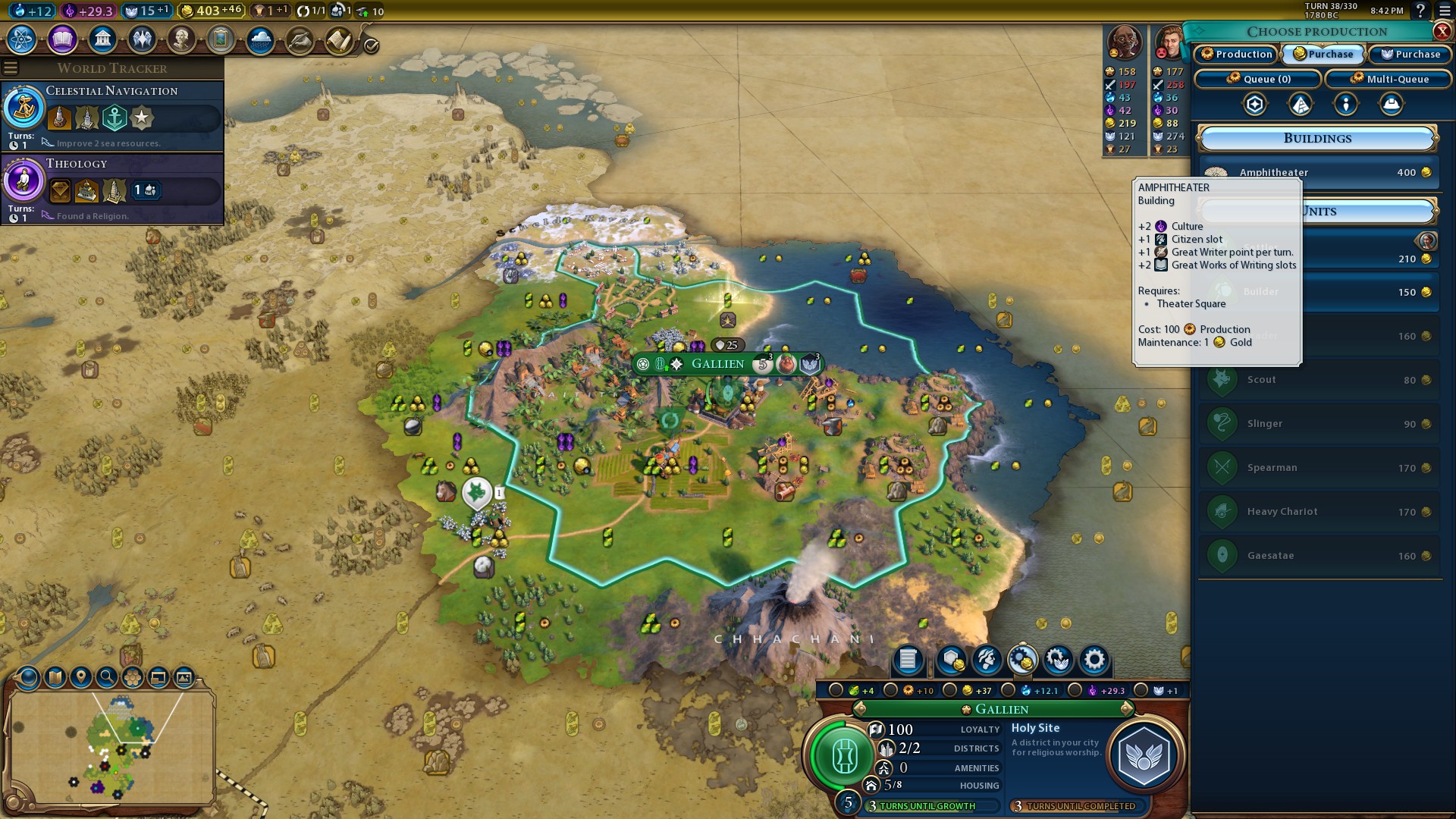This screenshot has width=1456, height=819.
Task: Select the Scout unit row
Action: coord(1319,380)
